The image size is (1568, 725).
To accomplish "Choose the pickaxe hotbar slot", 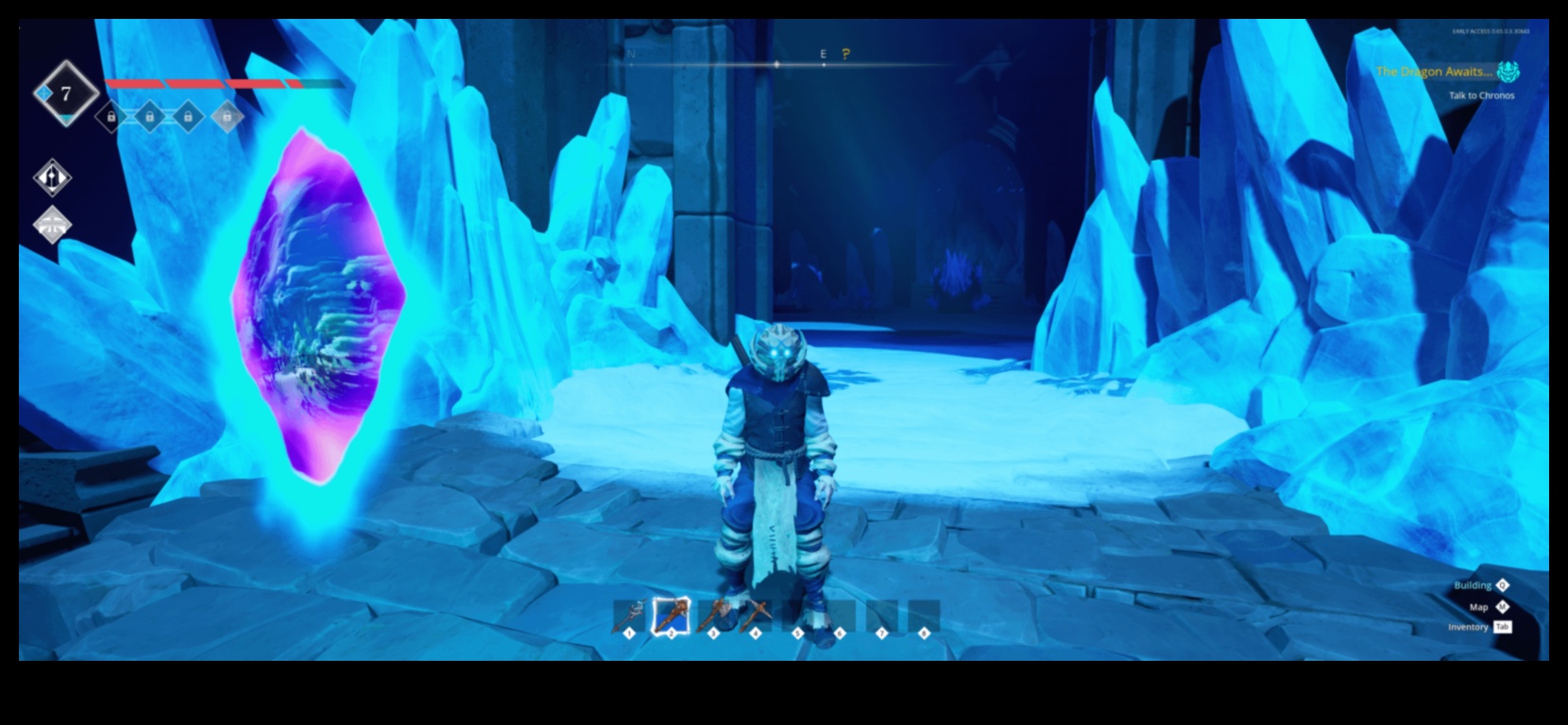I will 755,616.
